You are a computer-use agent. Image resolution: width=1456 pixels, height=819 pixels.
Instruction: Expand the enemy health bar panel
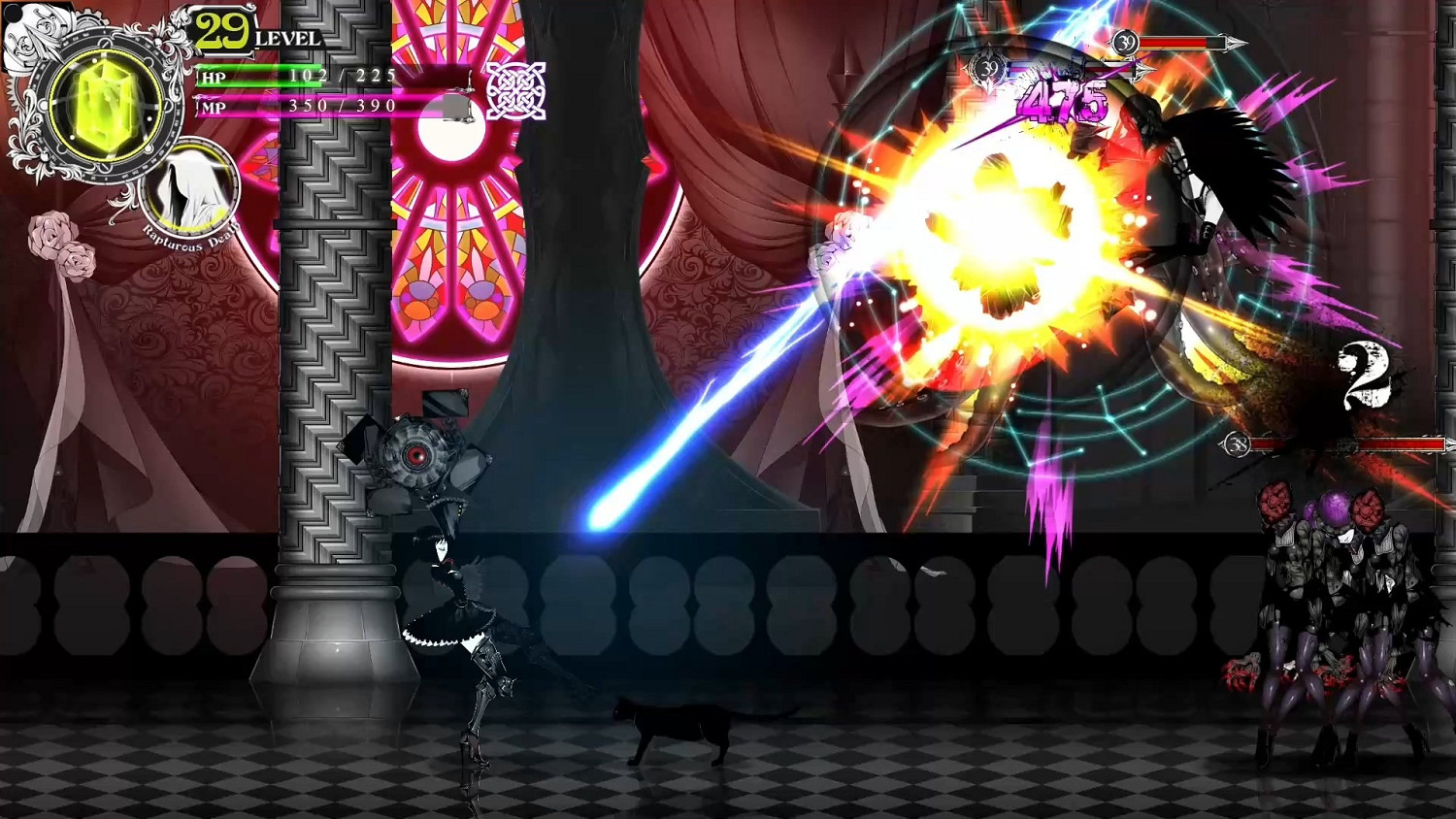(1179, 43)
